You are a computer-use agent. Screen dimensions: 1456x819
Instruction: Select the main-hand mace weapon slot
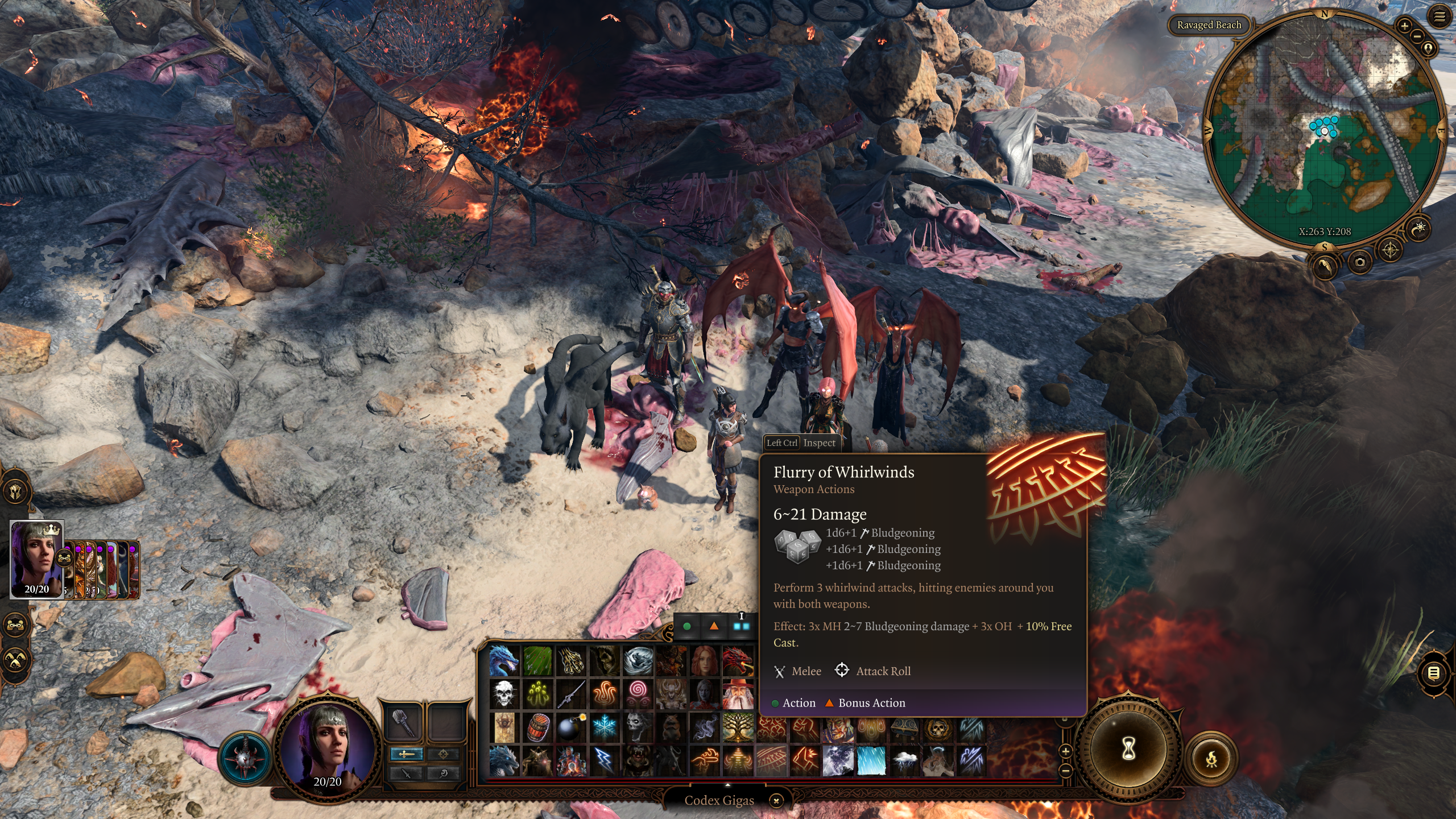pyautogui.click(x=403, y=722)
